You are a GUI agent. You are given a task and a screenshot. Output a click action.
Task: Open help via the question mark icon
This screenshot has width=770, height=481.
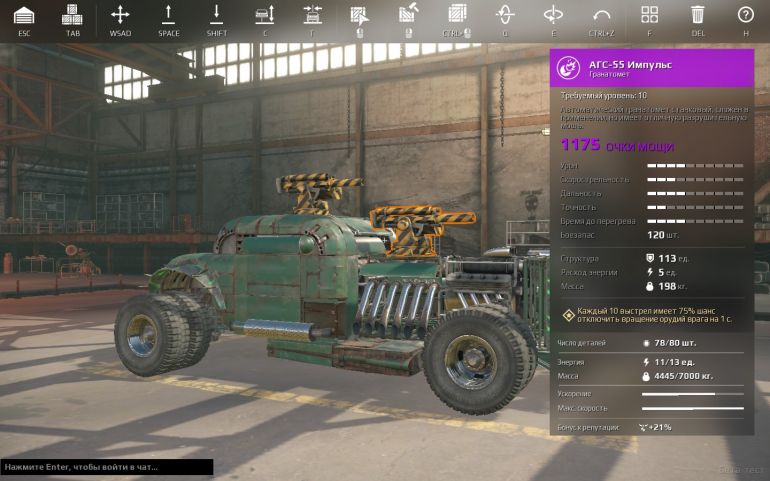point(745,15)
